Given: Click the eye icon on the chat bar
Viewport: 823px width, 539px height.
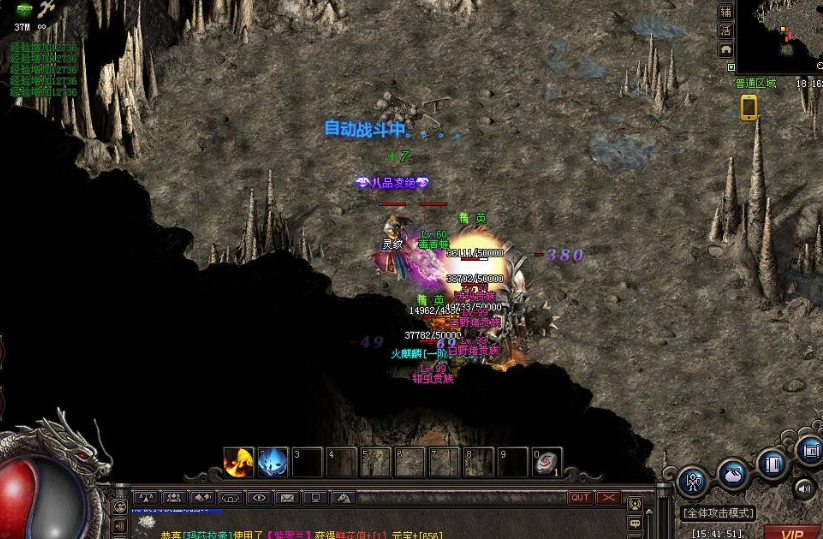Looking at the screenshot, I should tap(259, 497).
